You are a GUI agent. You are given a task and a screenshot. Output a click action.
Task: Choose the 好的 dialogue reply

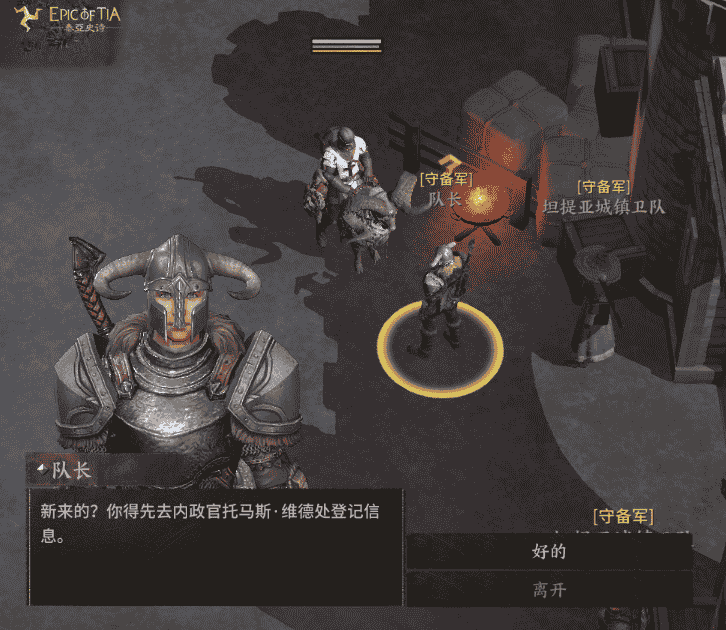click(549, 551)
